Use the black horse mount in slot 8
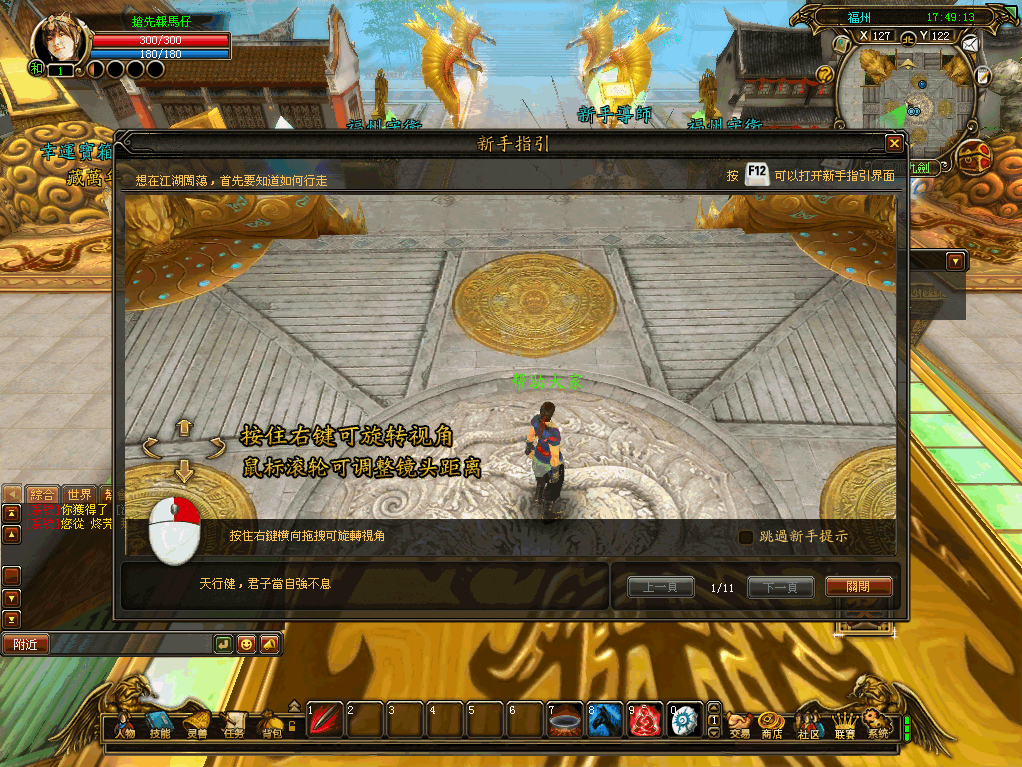Image resolution: width=1022 pixels, height=767 pixels. coord(602,720)
